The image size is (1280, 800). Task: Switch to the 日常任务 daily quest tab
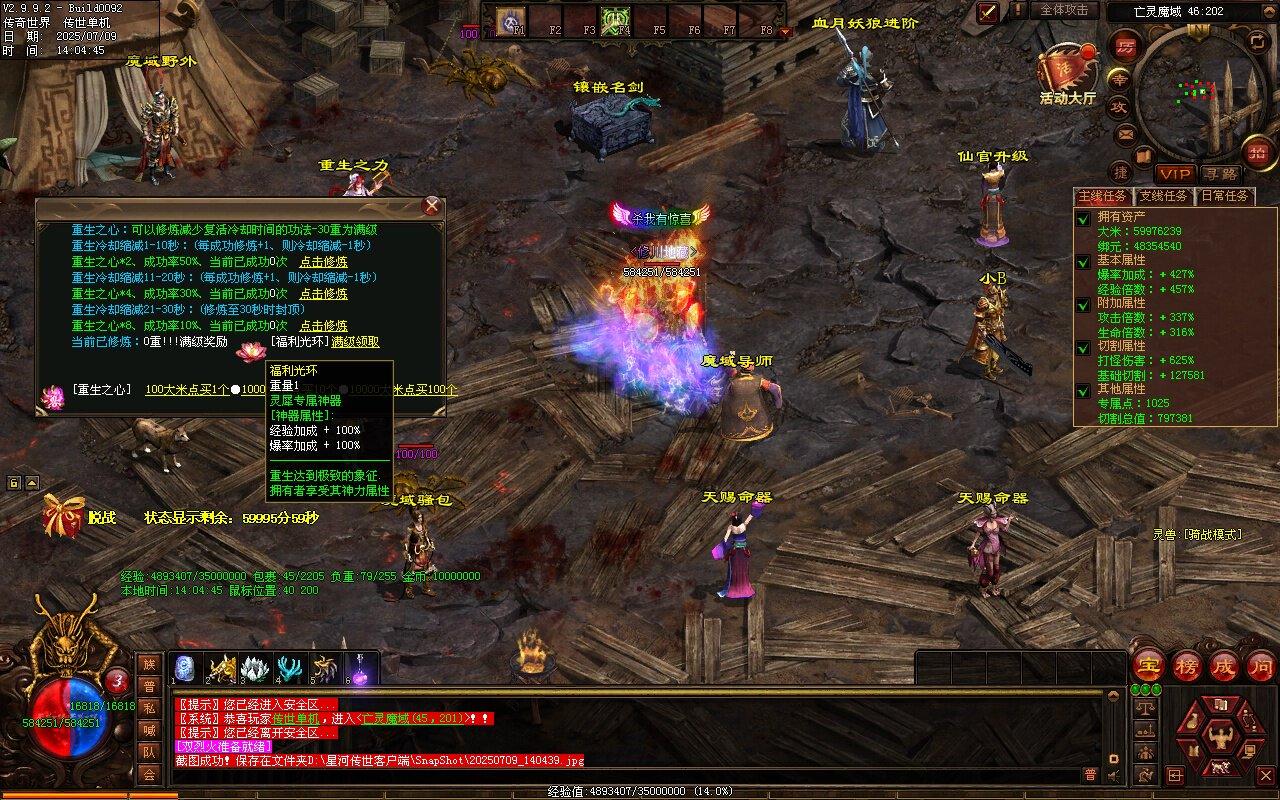[1225, 196]
